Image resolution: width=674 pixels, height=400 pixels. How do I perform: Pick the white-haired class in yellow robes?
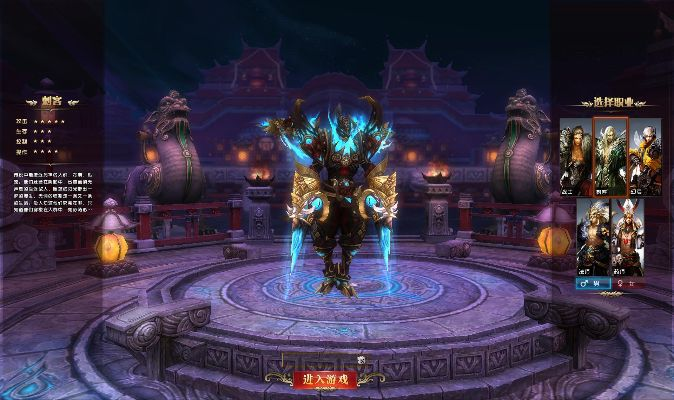[x=644, y=156]
